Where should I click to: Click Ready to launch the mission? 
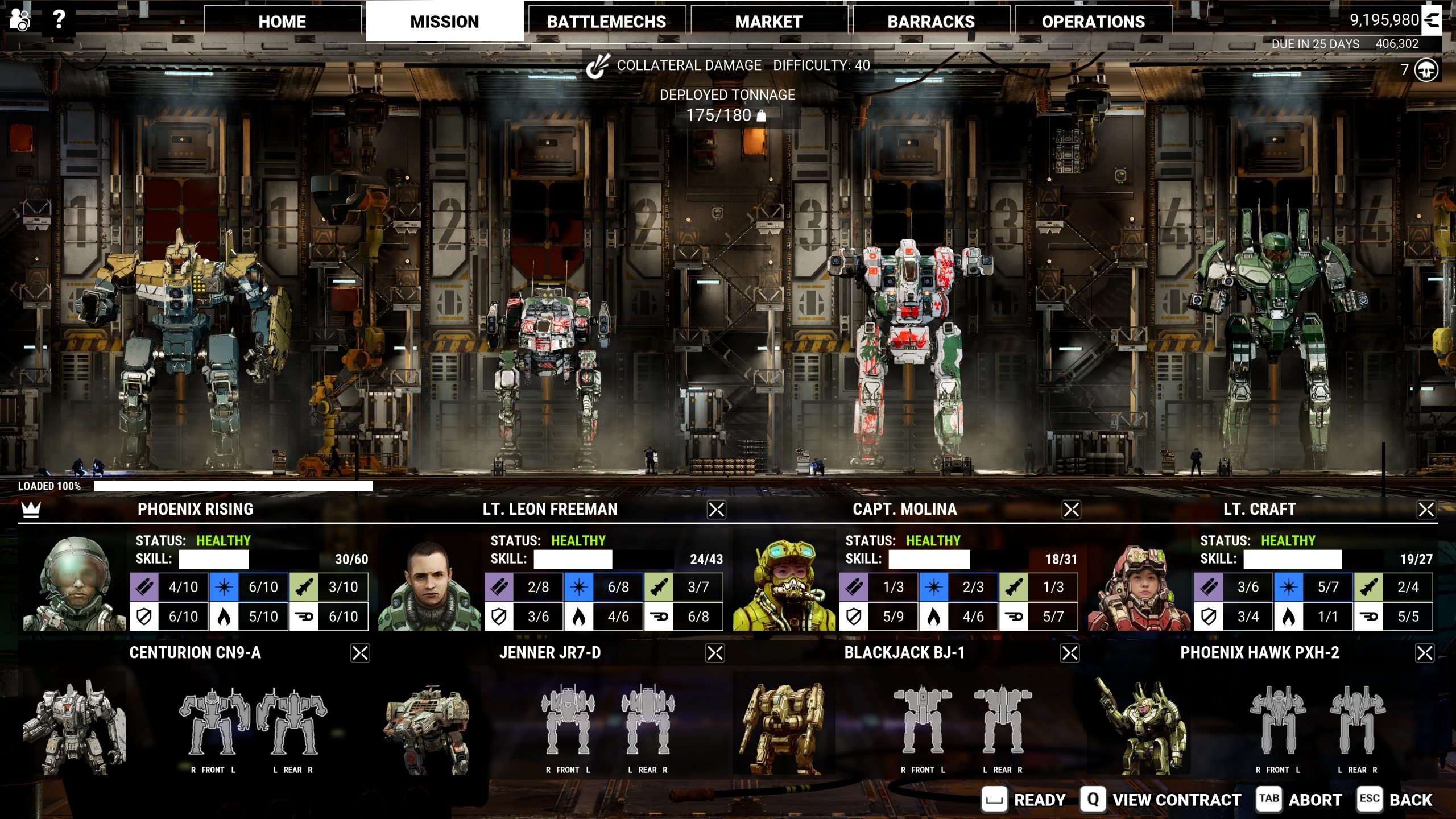1024,800
